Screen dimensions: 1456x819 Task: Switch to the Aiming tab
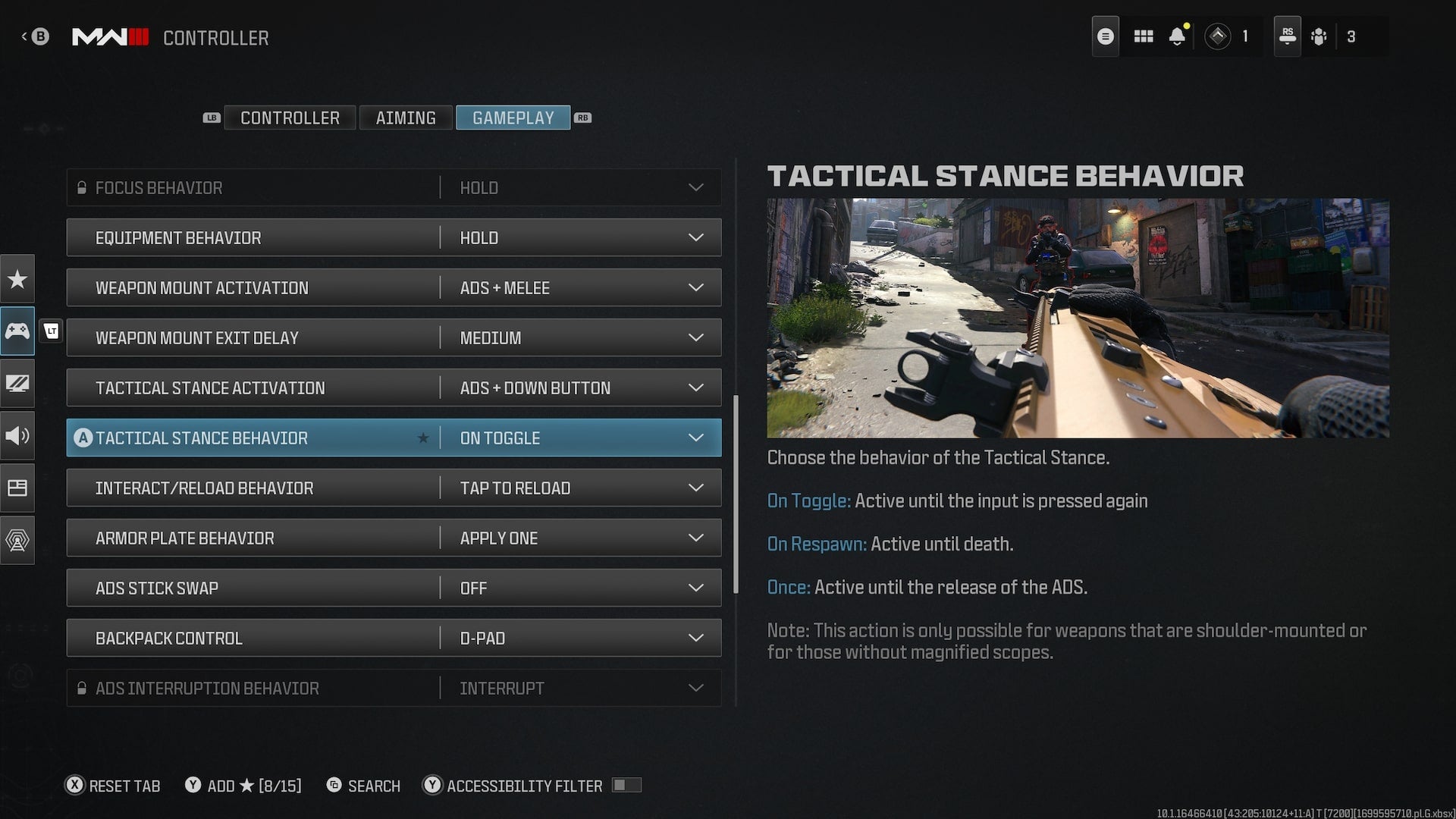coord(406,118)
